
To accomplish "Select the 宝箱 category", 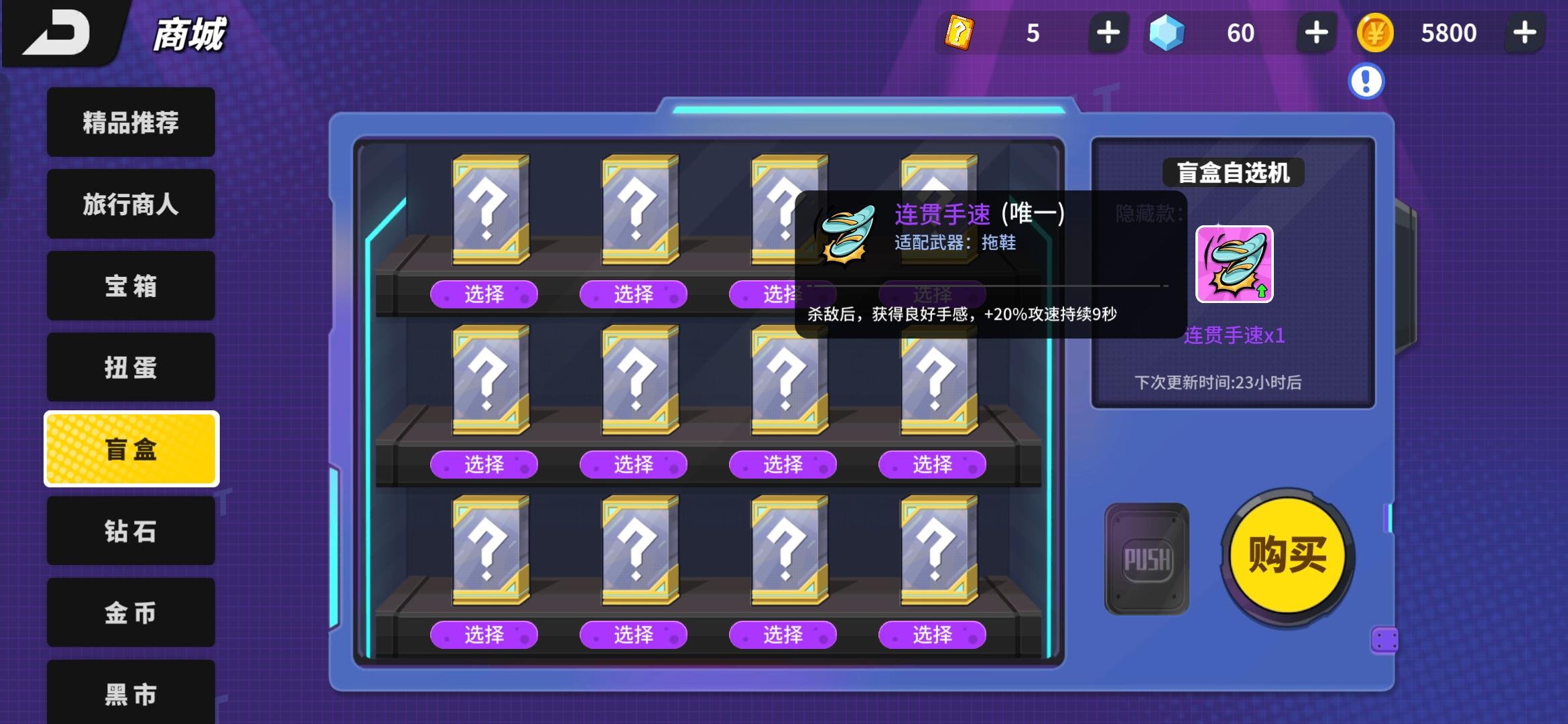I will click(131, 286).
